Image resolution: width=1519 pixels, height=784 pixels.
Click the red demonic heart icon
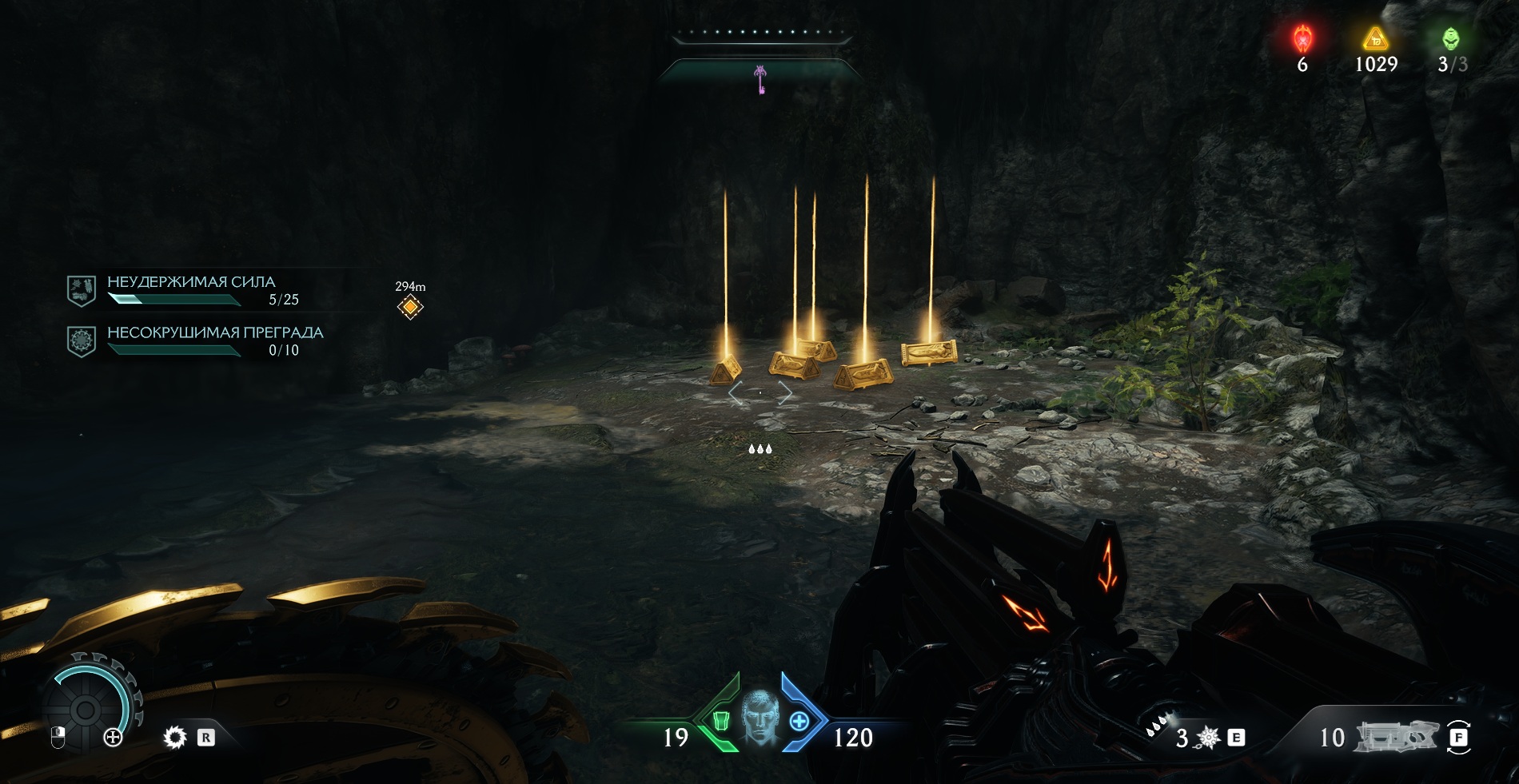[1303, 38]
